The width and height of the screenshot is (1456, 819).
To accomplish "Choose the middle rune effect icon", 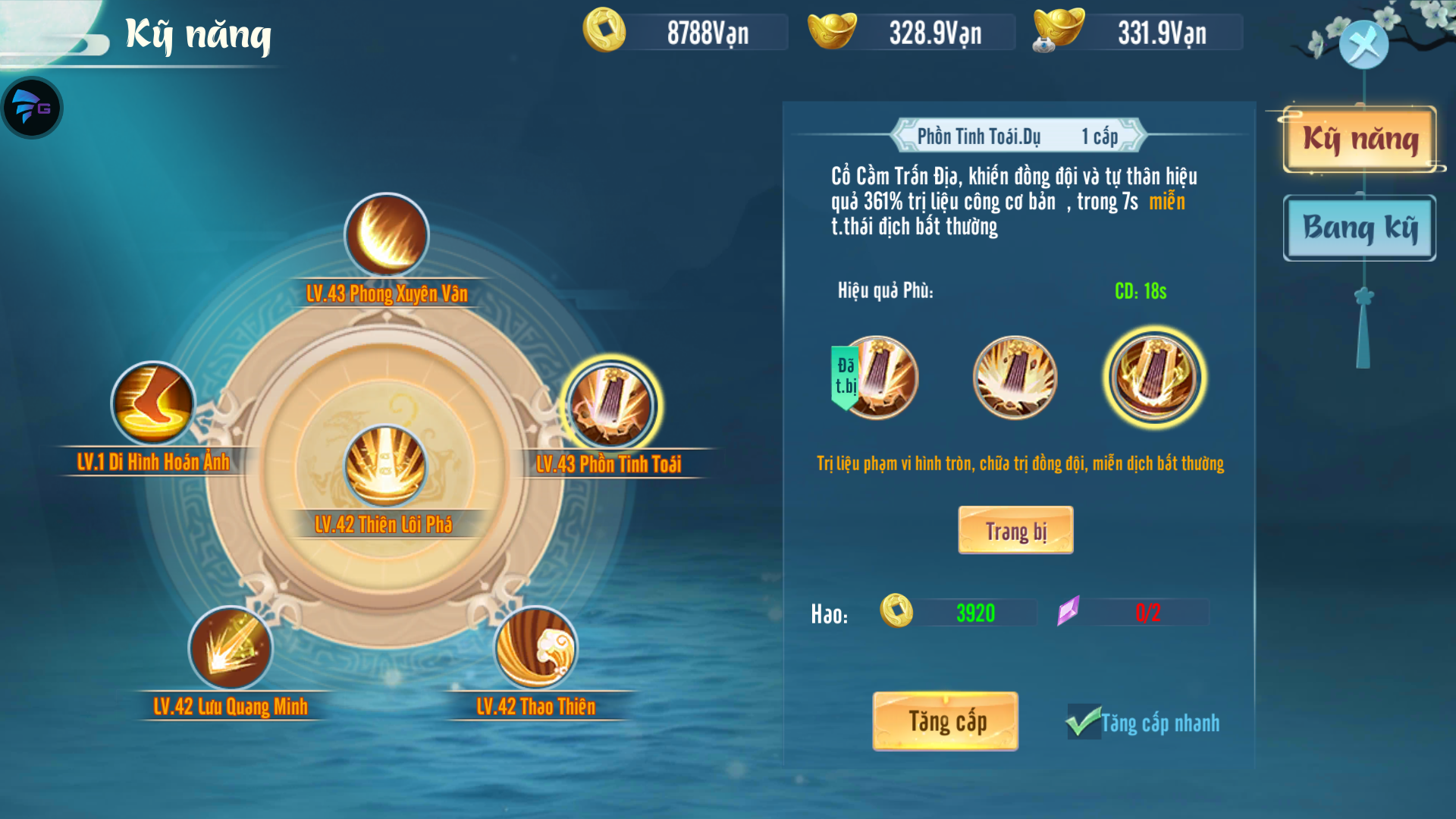I will 1015,378.
